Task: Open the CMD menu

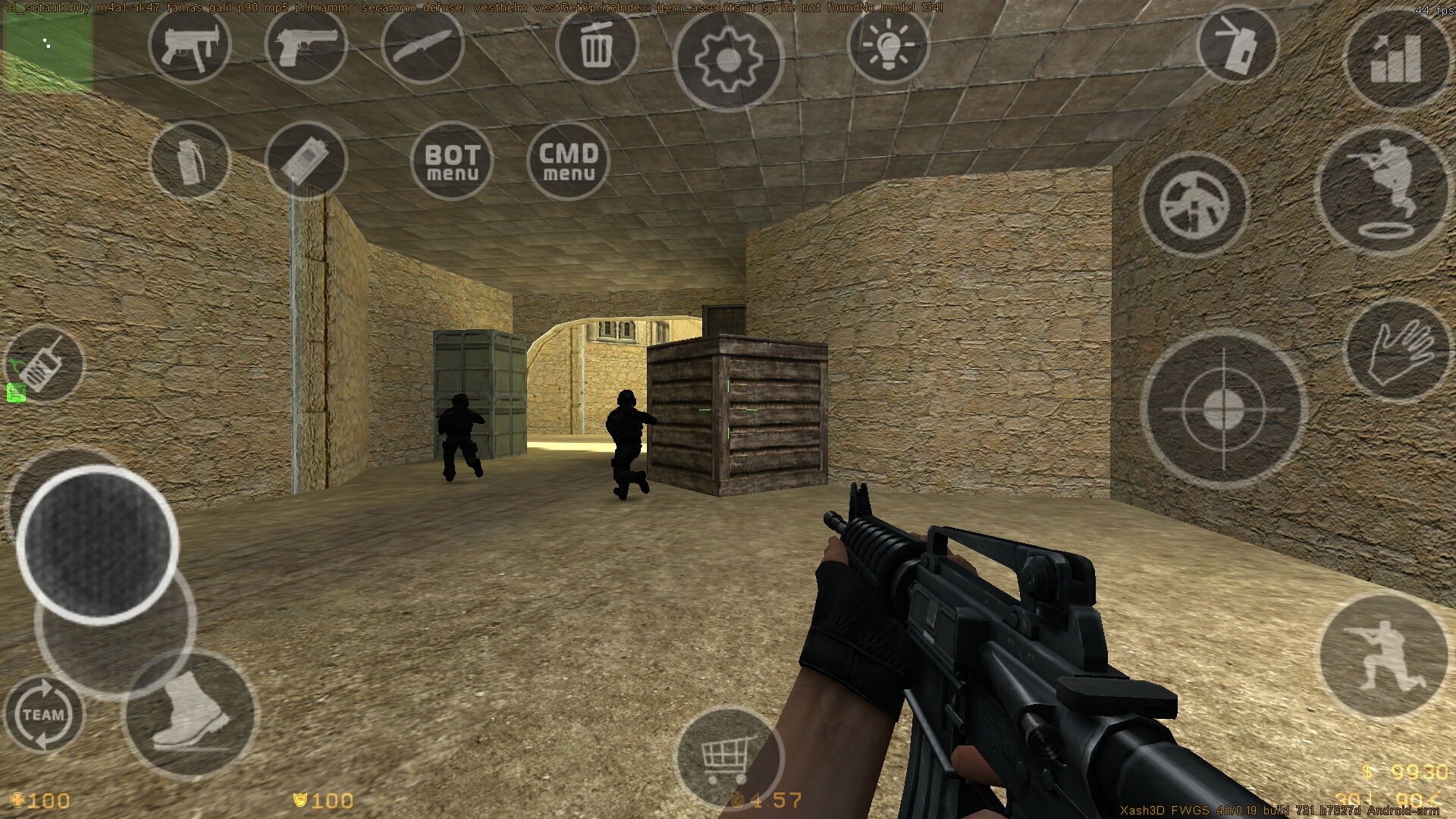Action: (569, 161)
